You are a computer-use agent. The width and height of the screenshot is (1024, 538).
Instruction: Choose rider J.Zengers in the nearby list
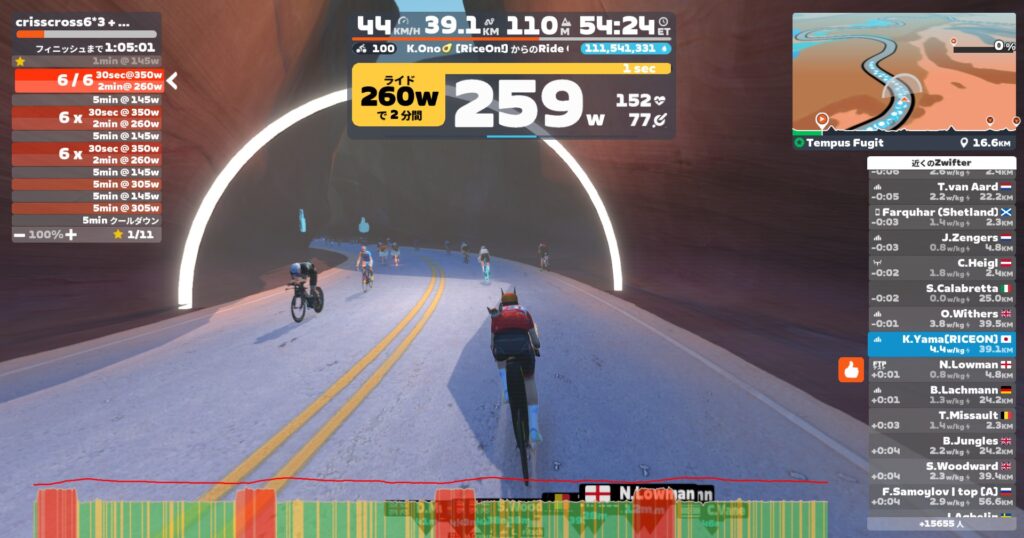[x=941, y=241]
